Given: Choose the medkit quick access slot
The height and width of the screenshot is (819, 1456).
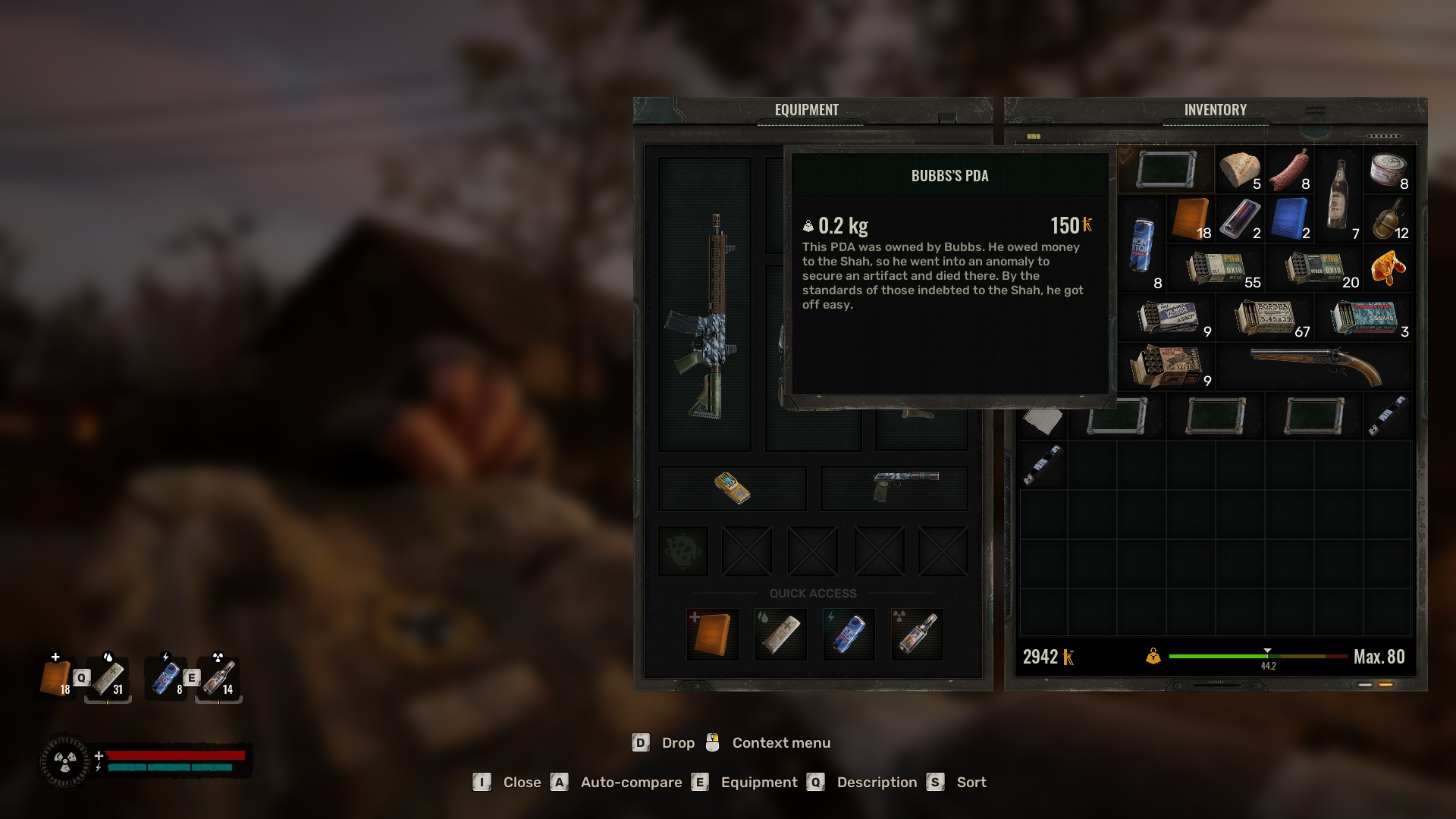Looking at the screenshot, I should pos(712,634).
